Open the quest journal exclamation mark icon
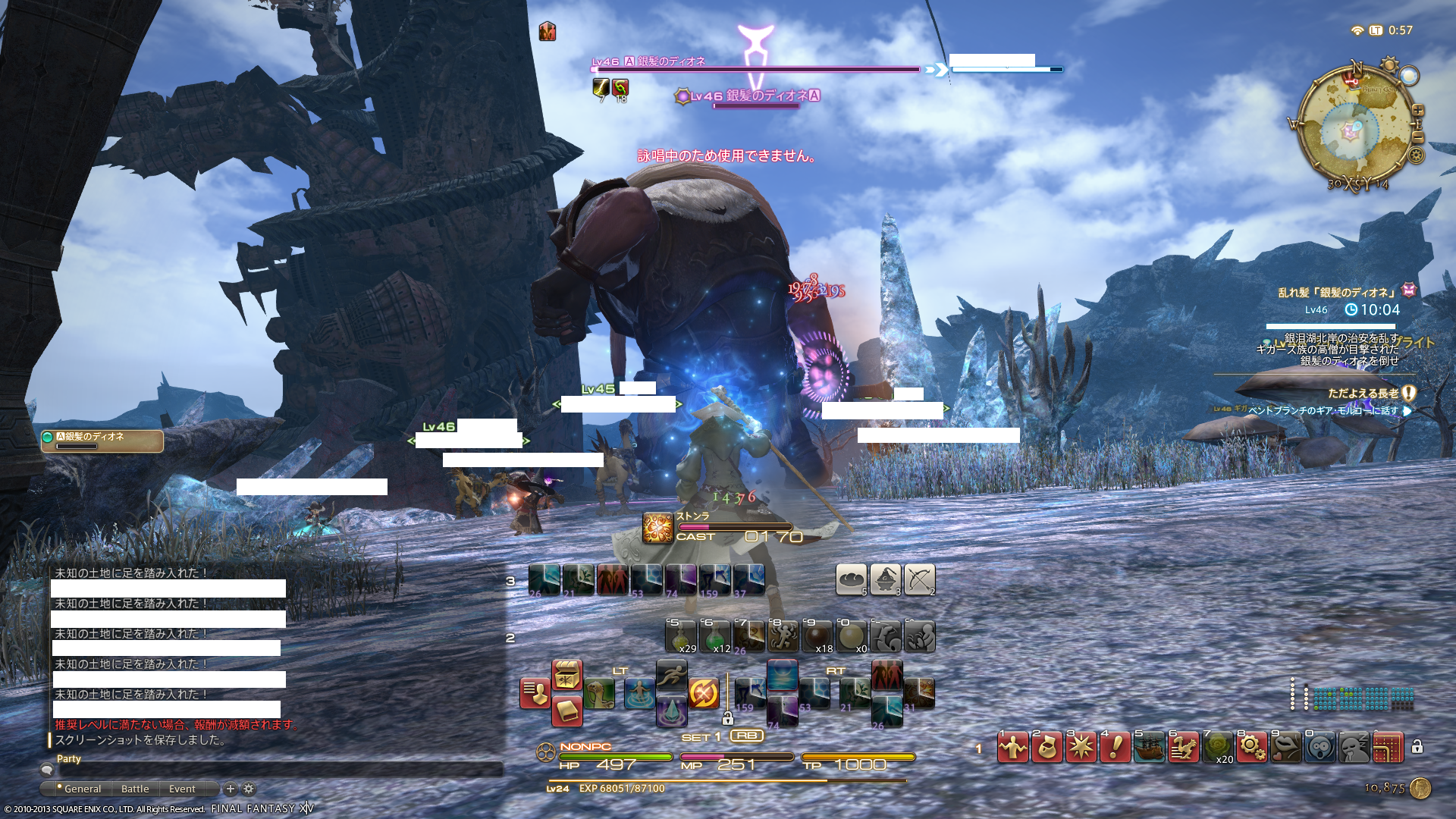This screenshot has width=1456, height=819. (x=1116, y=748)
